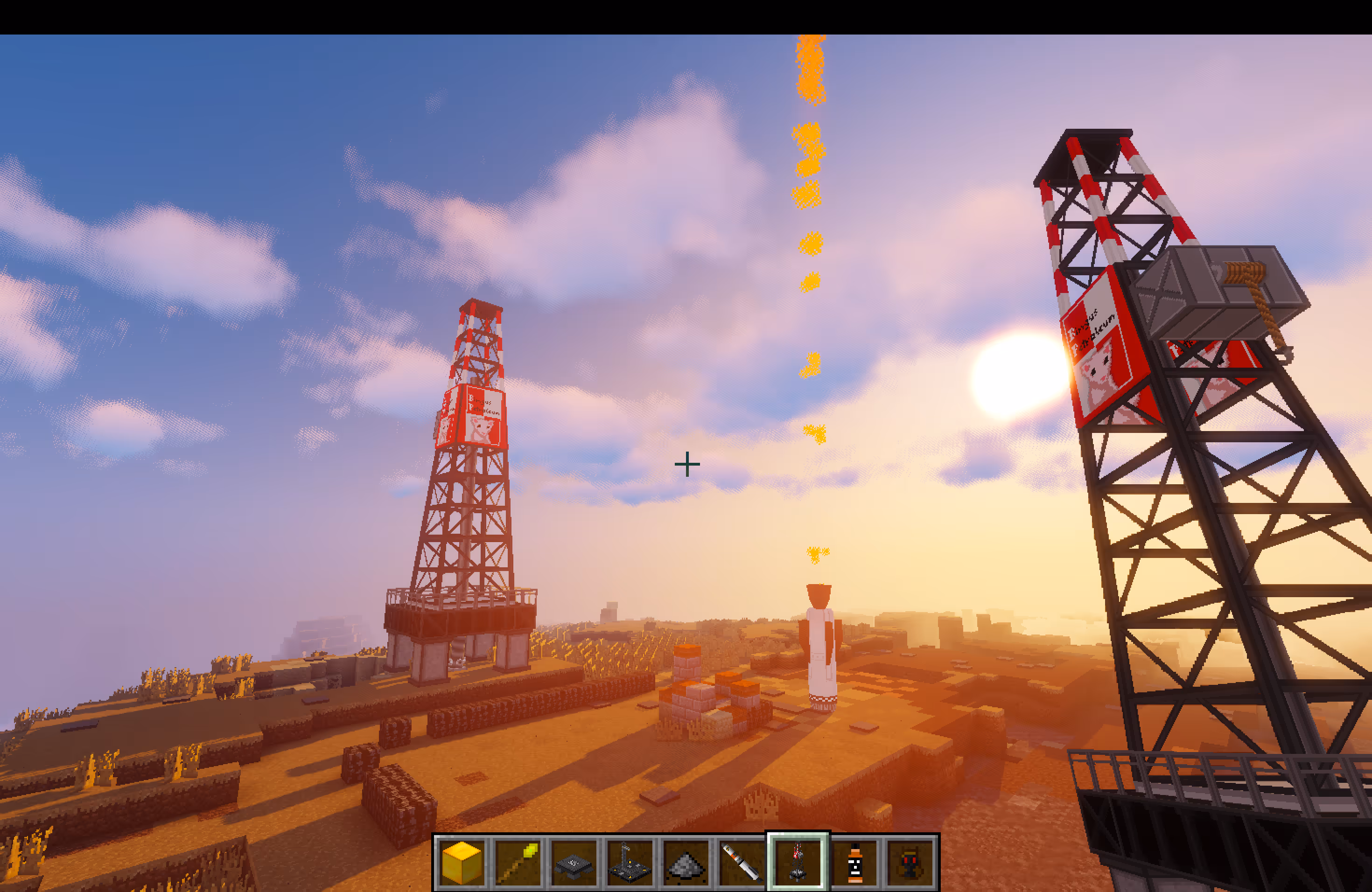The width and height of the screenshot is (1372, 892).
Task: Select the yellow block hotbar slot
Action: click(461, 862)
